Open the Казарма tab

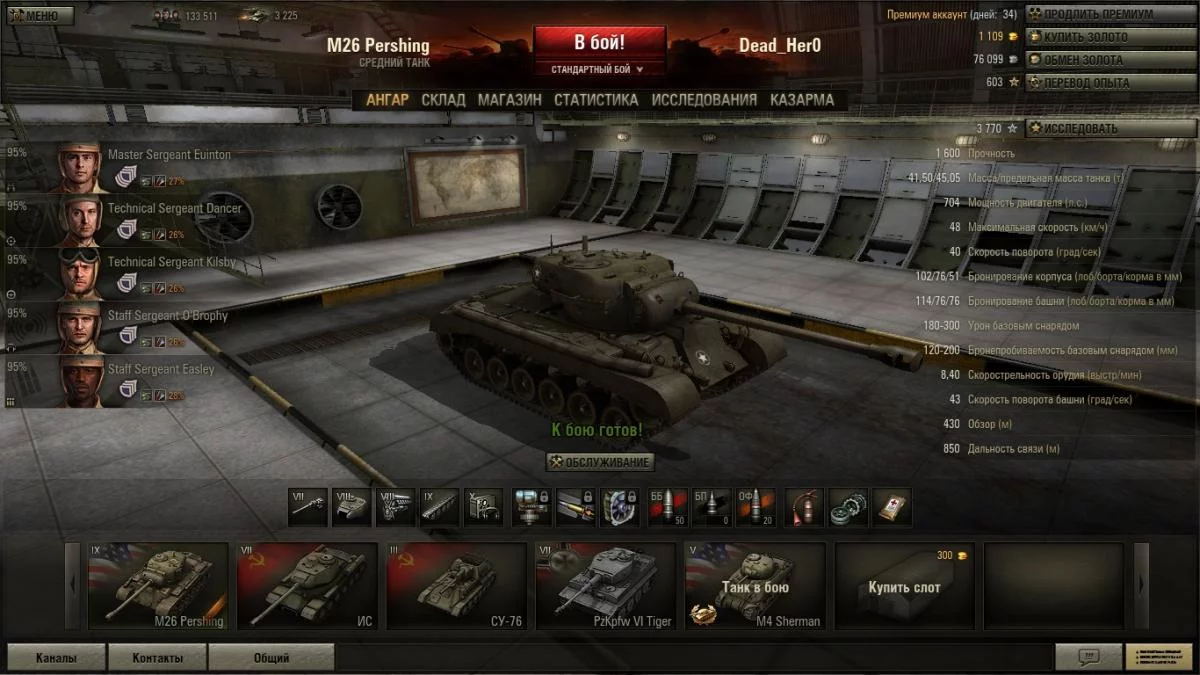pyautogui.click(x=802, y=100)
